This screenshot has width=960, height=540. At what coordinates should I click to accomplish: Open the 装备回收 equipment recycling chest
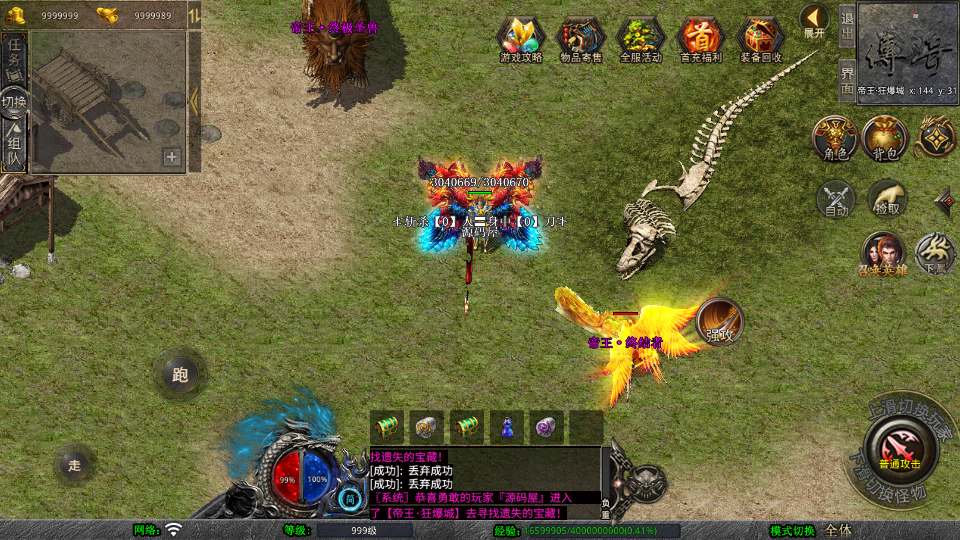click(761, 40)
